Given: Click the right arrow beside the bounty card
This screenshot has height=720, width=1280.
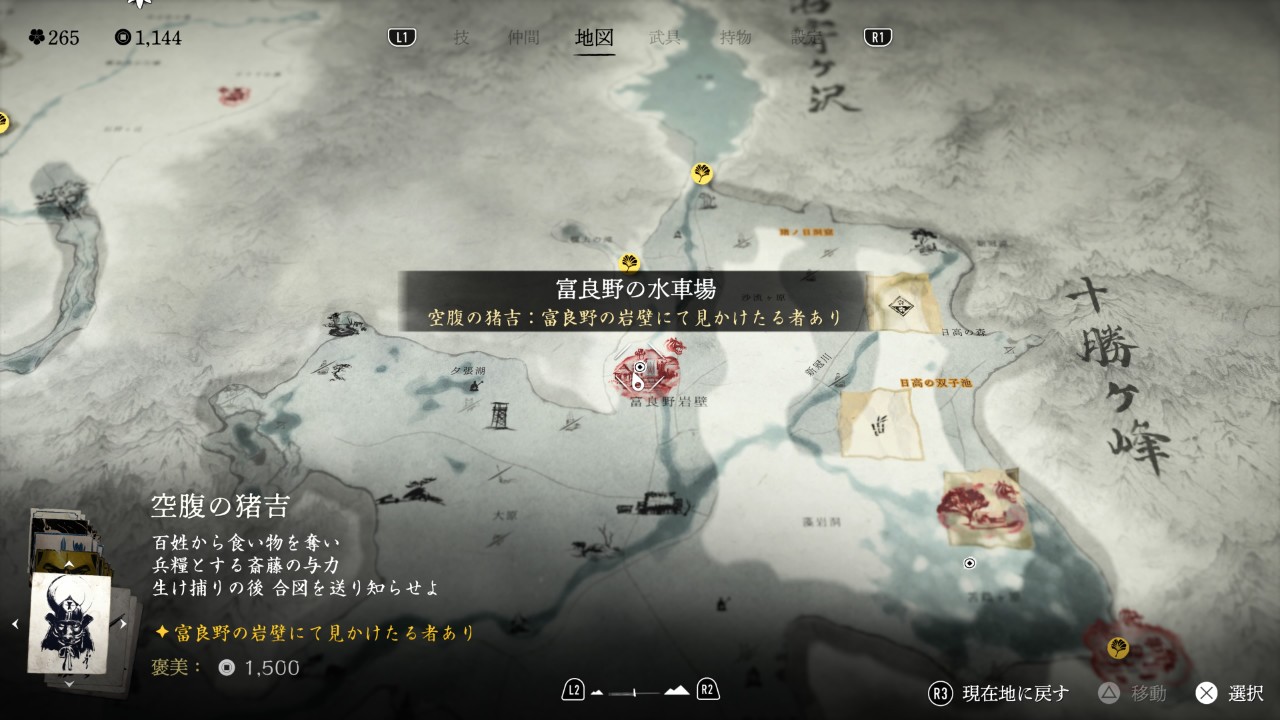Looking at the screenshot, I should click(123, 623).
